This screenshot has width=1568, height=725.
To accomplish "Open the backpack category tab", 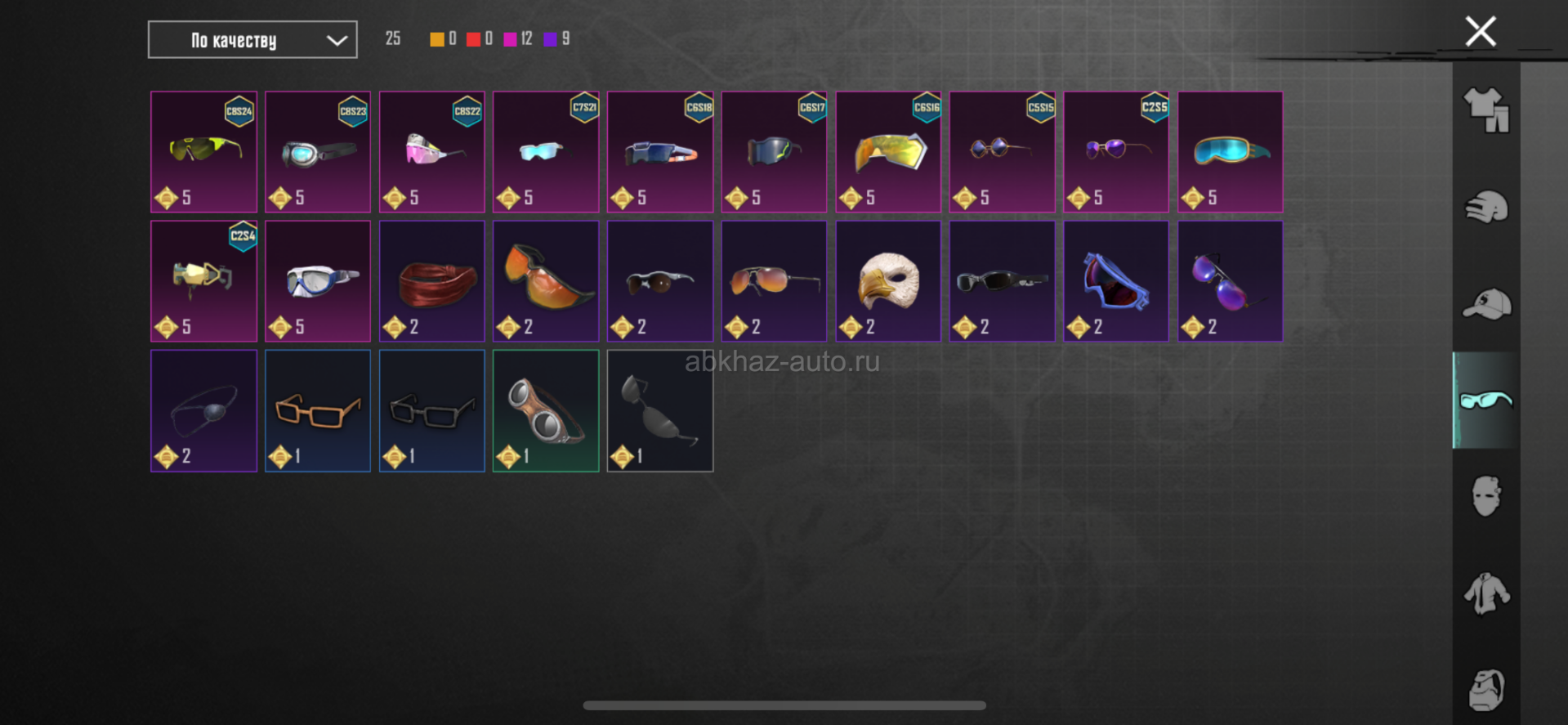I will coord(1485,689).
